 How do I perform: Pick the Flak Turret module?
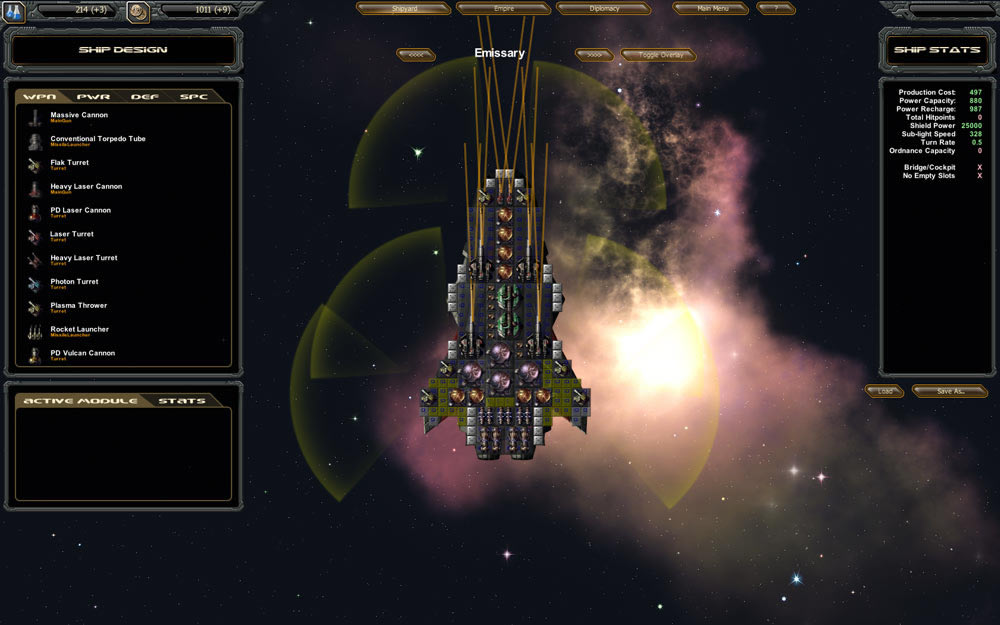[69, 164]
